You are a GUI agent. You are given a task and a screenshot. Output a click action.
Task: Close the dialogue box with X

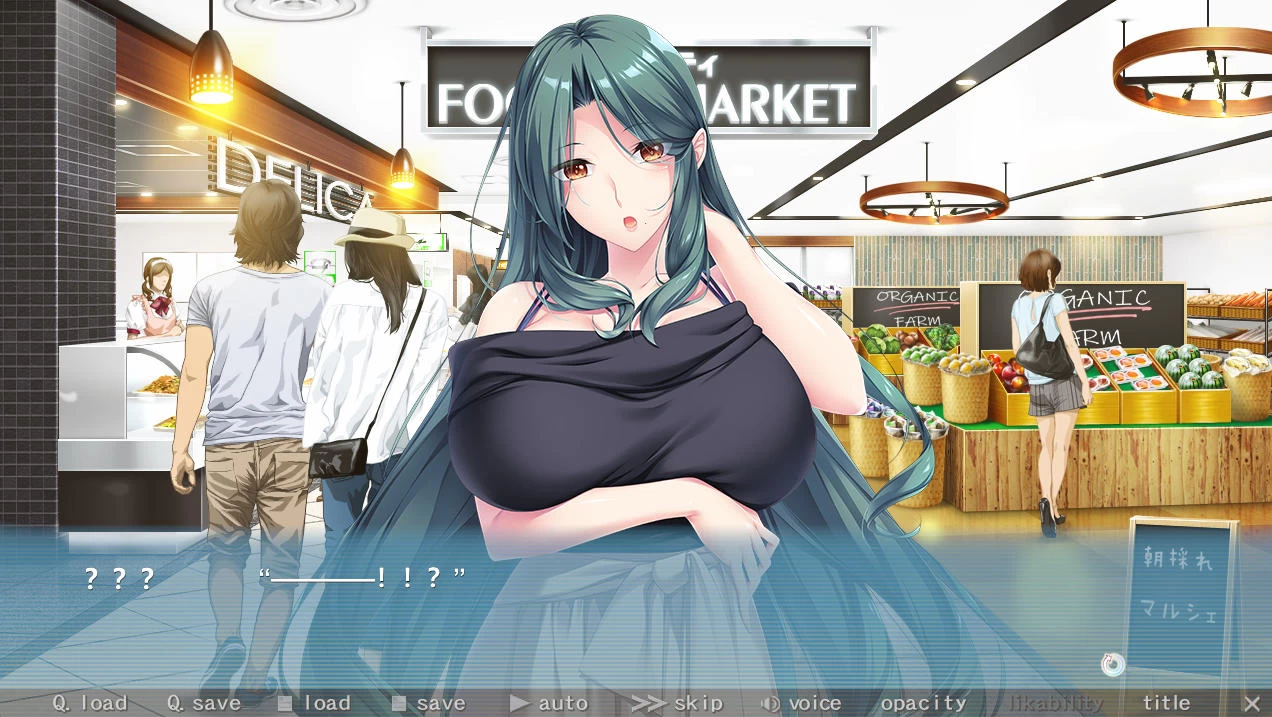click(1251, 703)
